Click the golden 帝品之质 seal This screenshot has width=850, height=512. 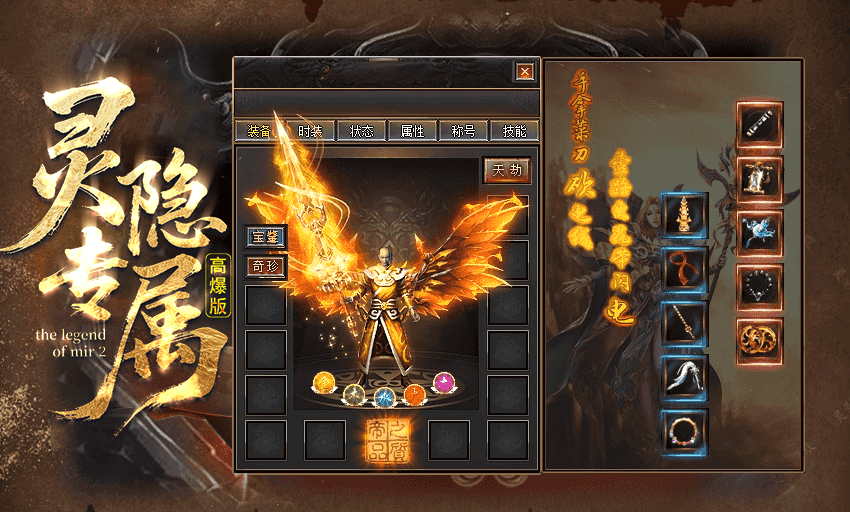[x=386, y=441]
